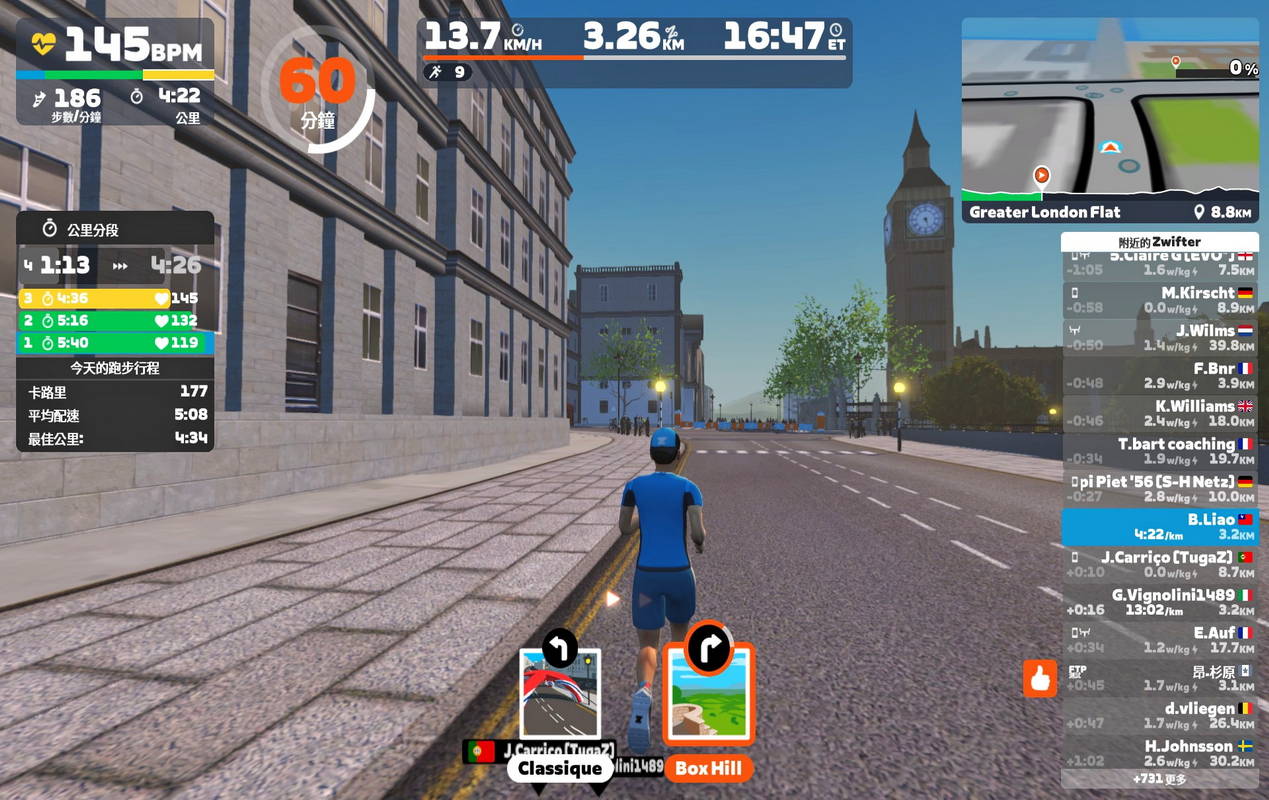Image resolution: width=1269 pixels, height=800 pixels.
Task: Select J.Wilms in the rider list
Action: [1159, 338]
